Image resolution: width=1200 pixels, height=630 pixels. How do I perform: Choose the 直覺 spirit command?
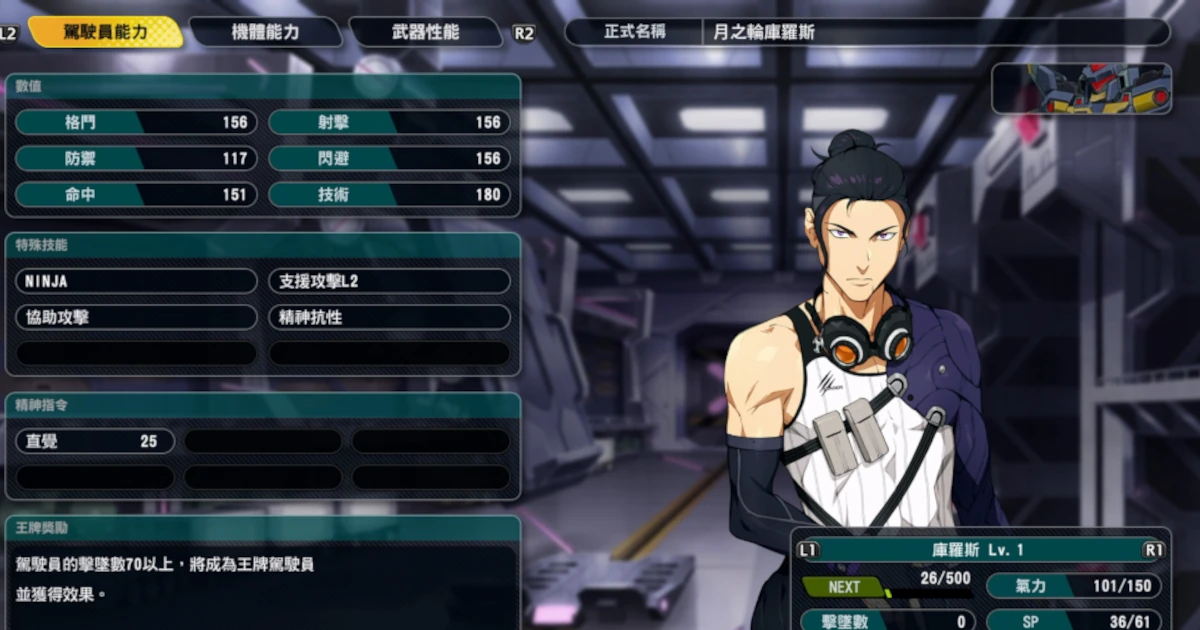pos(95,441)
